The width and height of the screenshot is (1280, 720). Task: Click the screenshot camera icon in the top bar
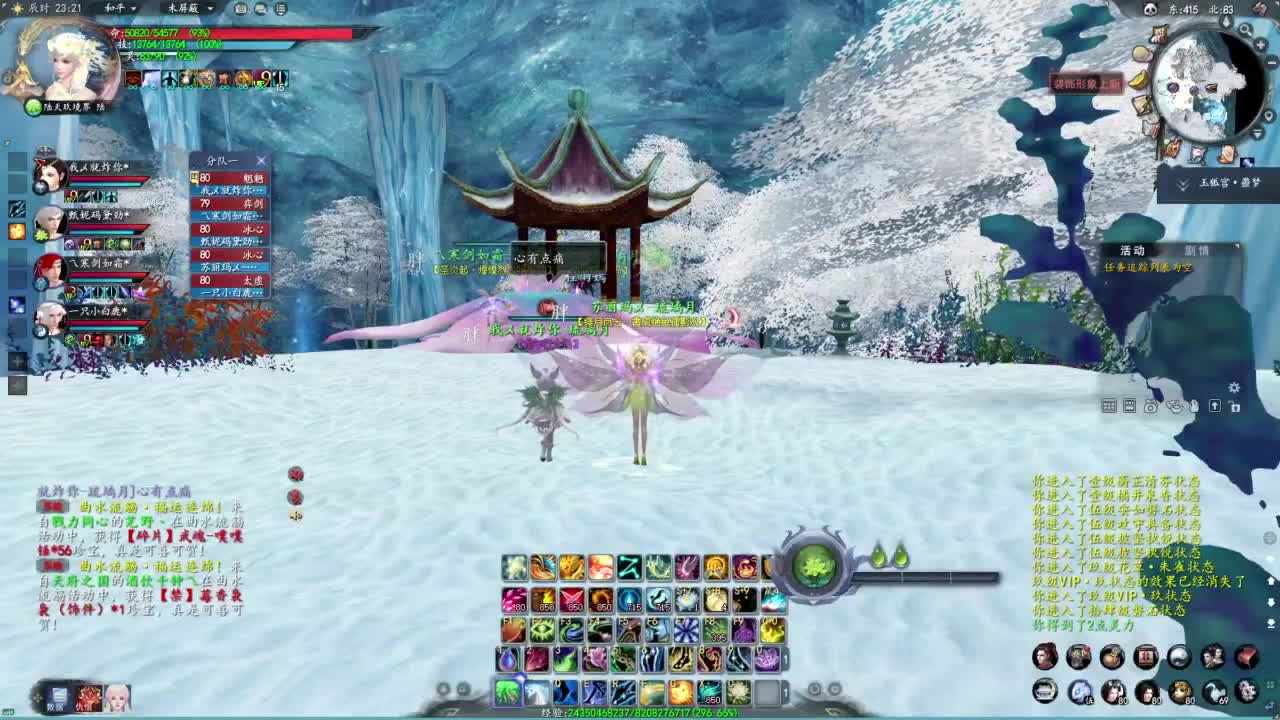tap(240, 9)
